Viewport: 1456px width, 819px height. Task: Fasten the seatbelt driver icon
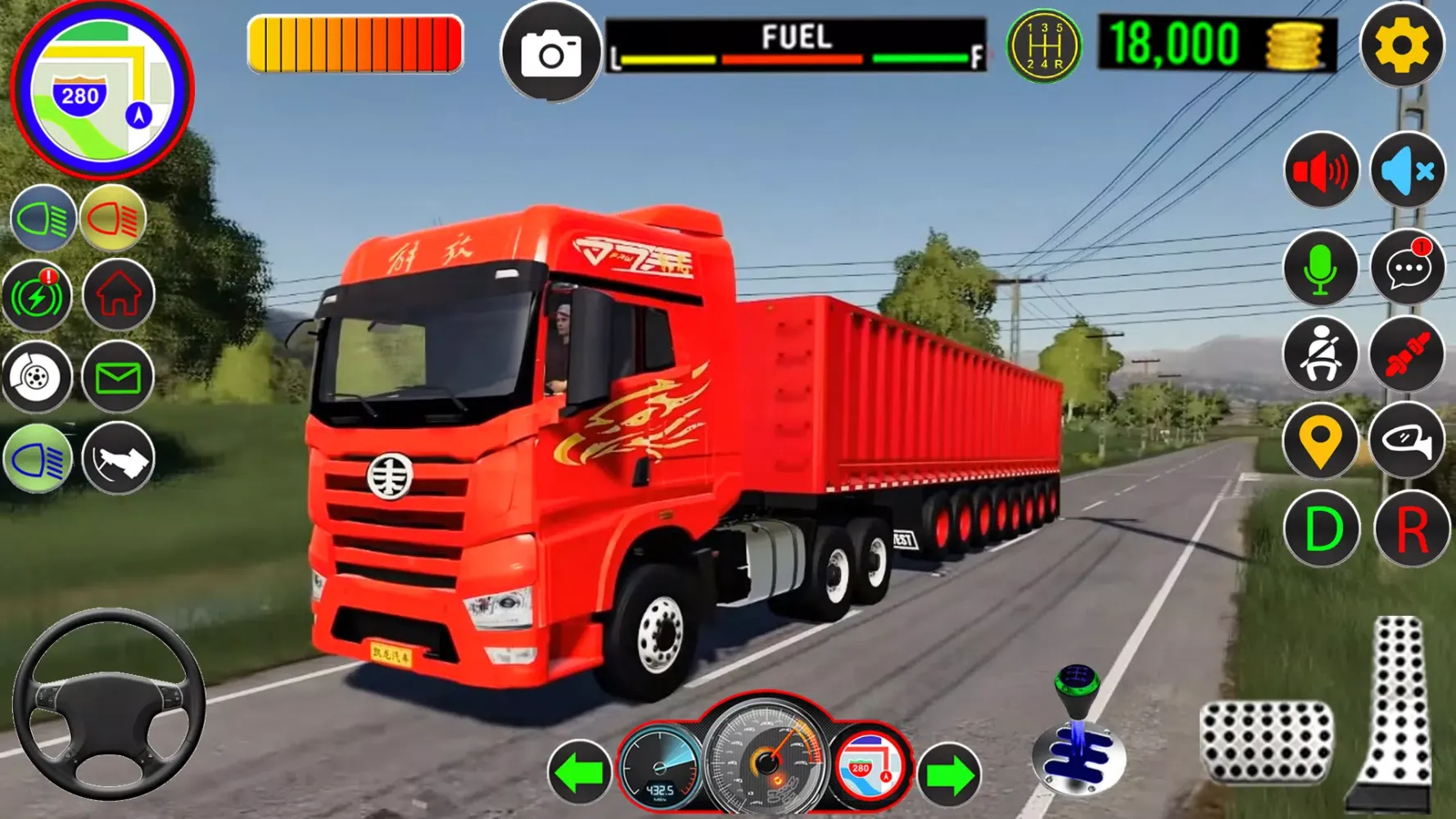coord(1320,355)
